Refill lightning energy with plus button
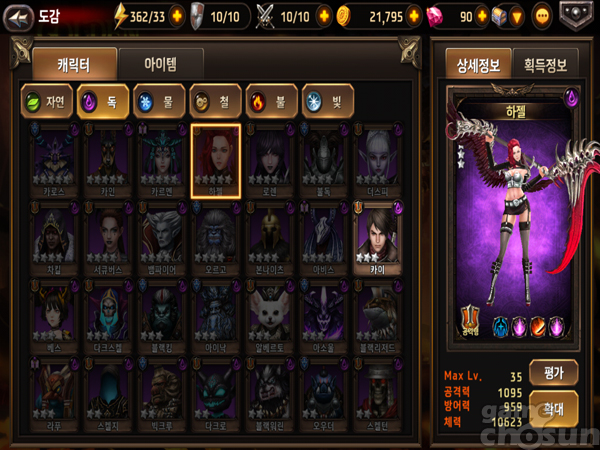 (x=178, y=16)
